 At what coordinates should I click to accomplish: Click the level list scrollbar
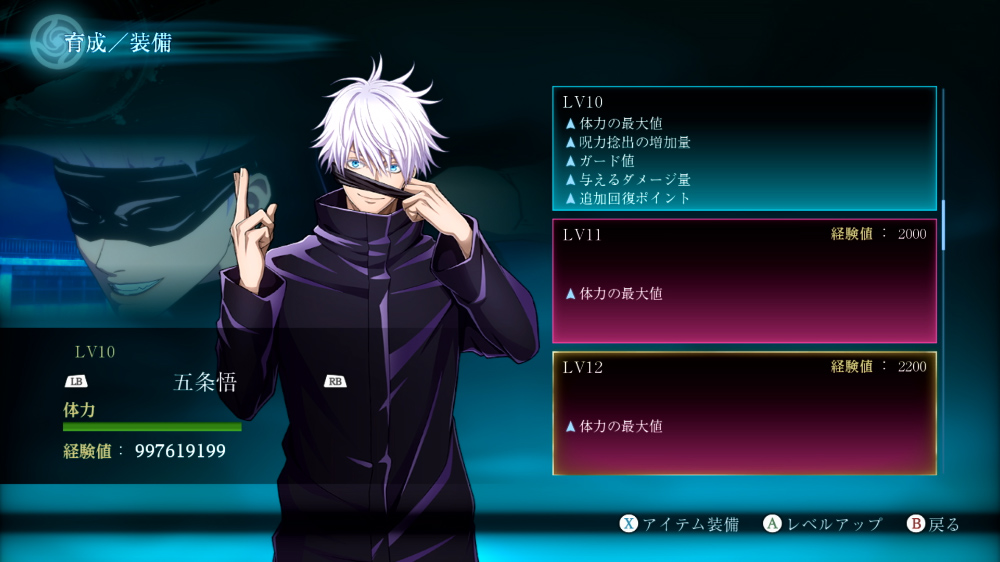click(x=943, y=224)
